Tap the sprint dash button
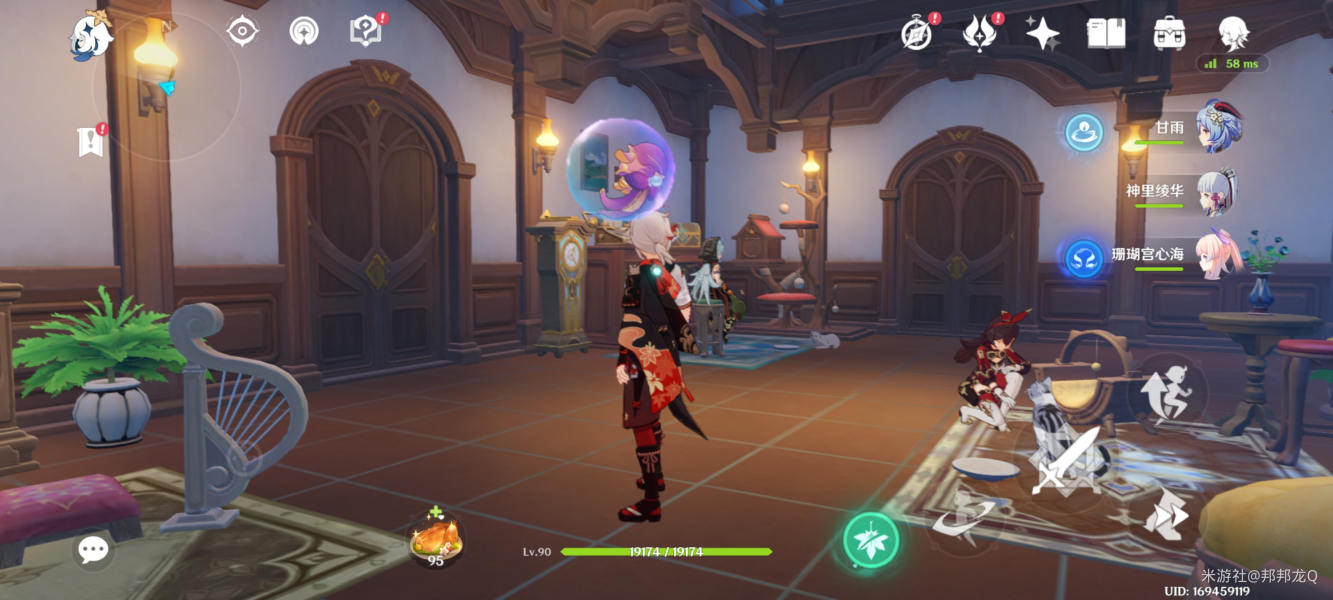 point(1166,516)
